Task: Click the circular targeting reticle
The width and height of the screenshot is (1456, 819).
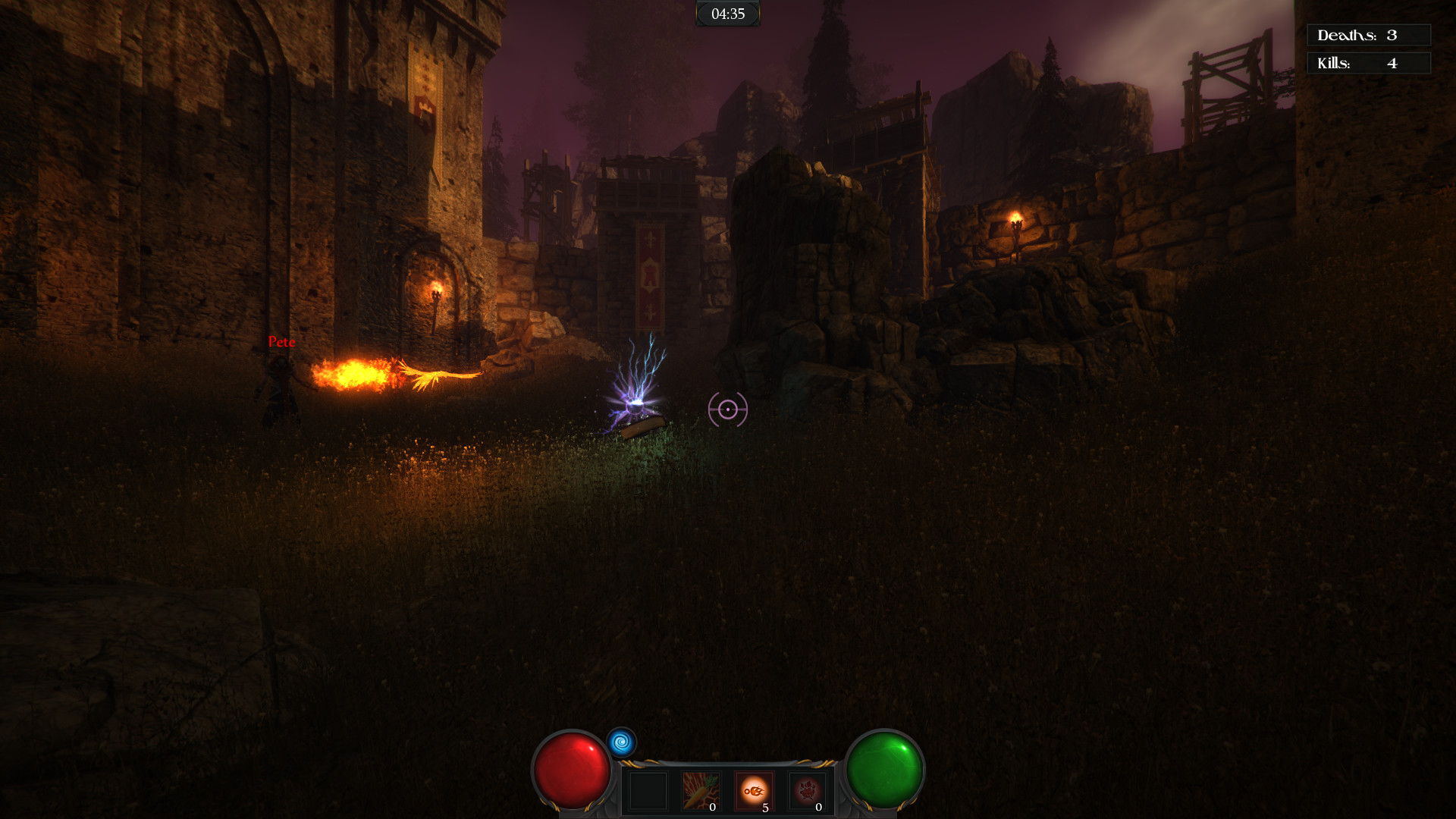Action: click(727, 409)
